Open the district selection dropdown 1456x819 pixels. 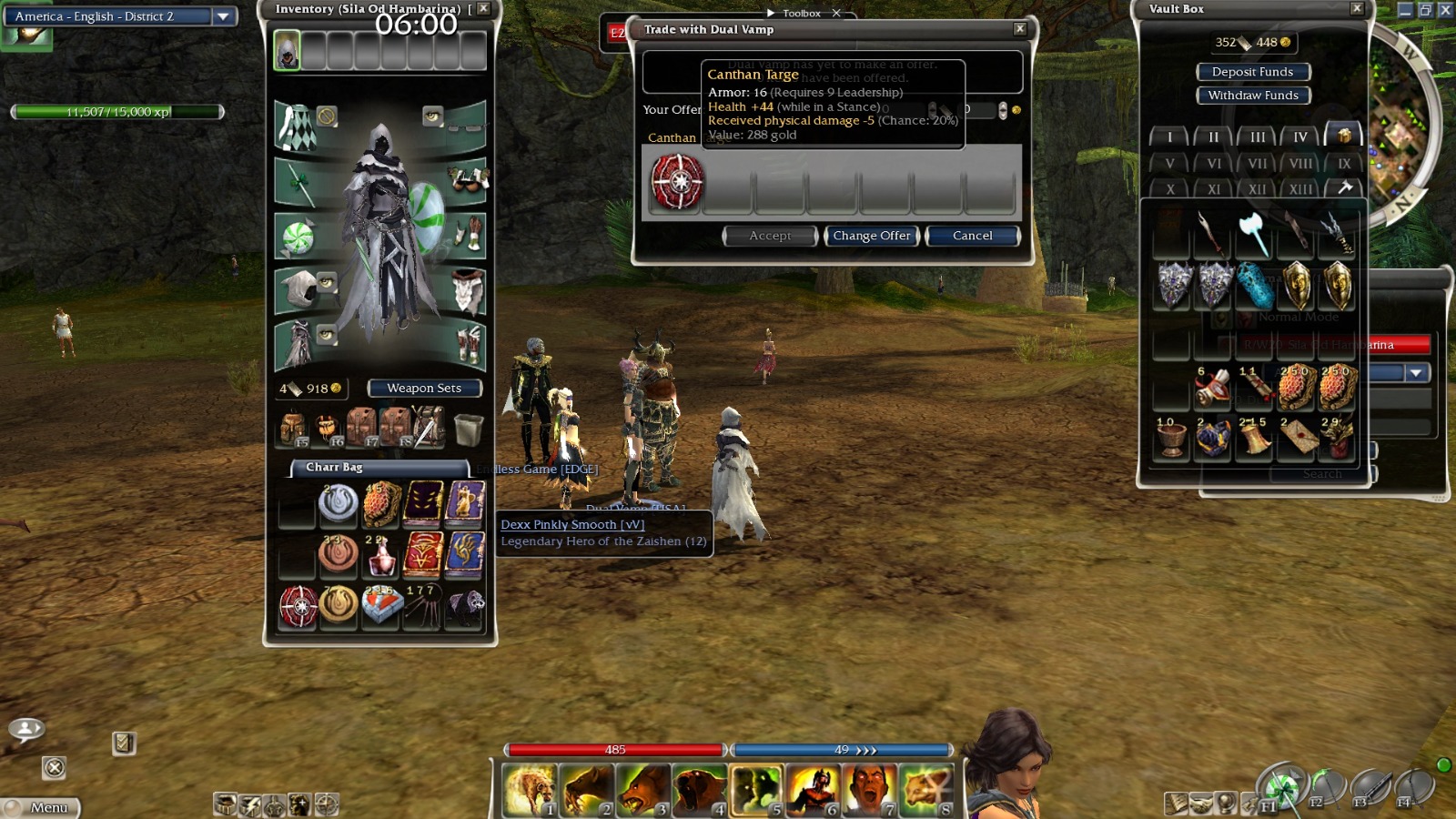[x=223, y=16]
